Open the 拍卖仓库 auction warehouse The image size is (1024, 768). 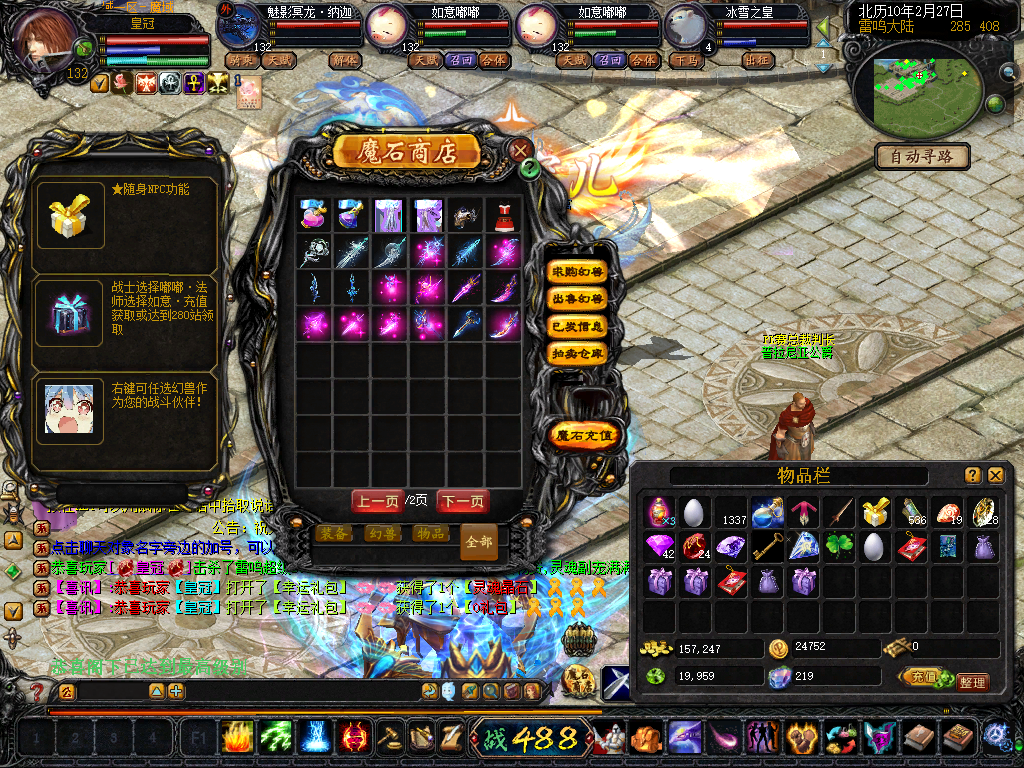(578, 353)
